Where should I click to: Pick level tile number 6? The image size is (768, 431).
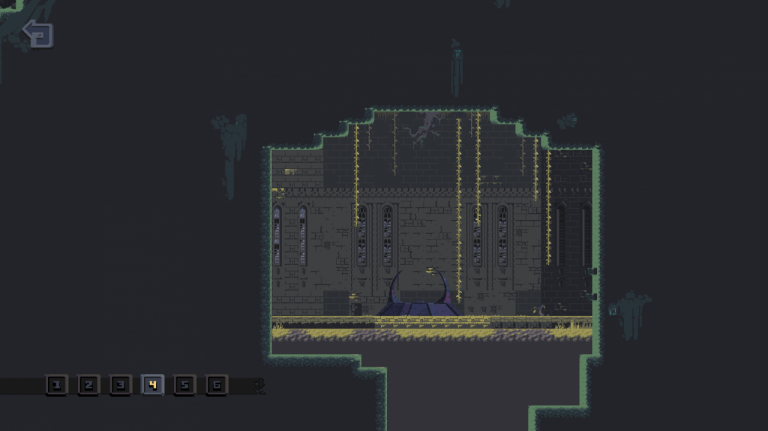pos(216,384)
